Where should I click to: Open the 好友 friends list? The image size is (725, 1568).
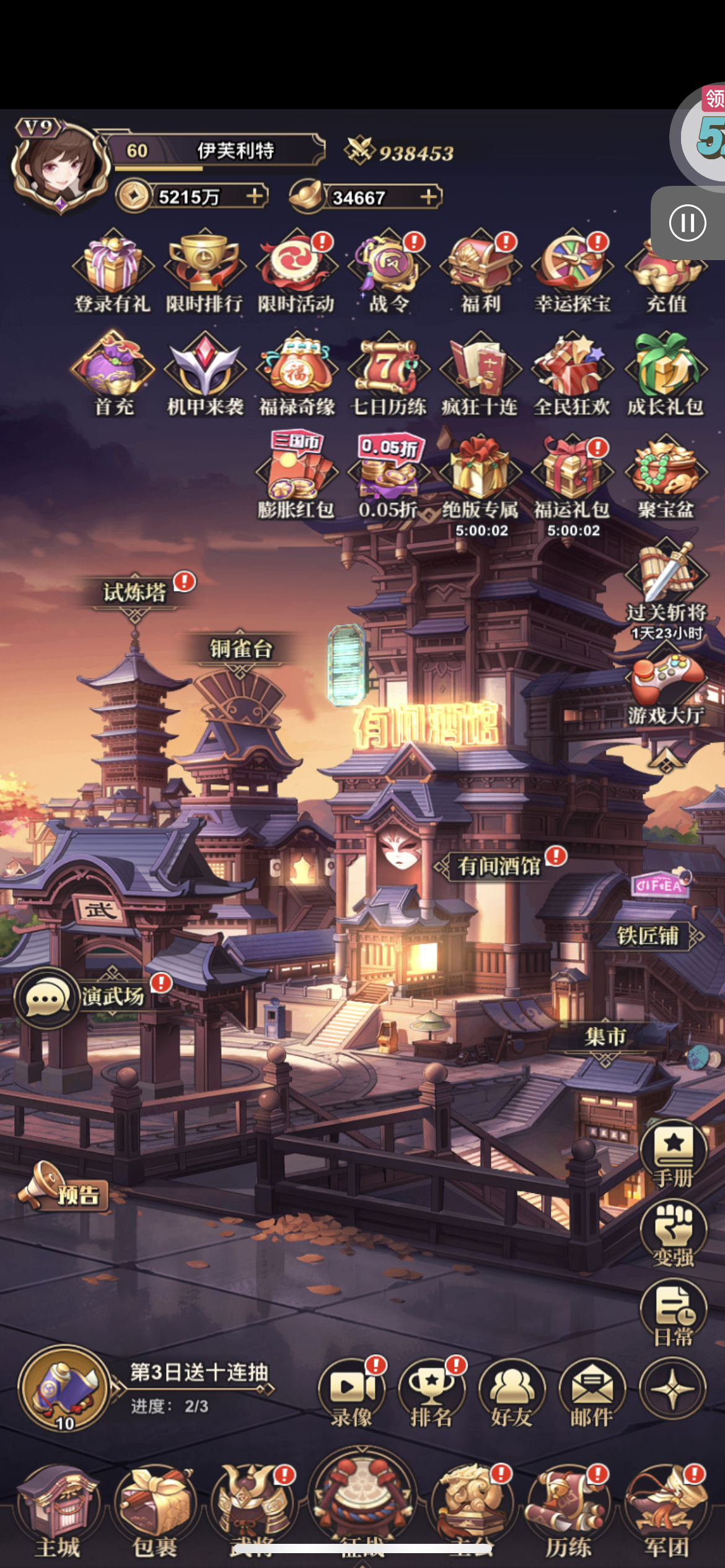[x=512, y=1393]
